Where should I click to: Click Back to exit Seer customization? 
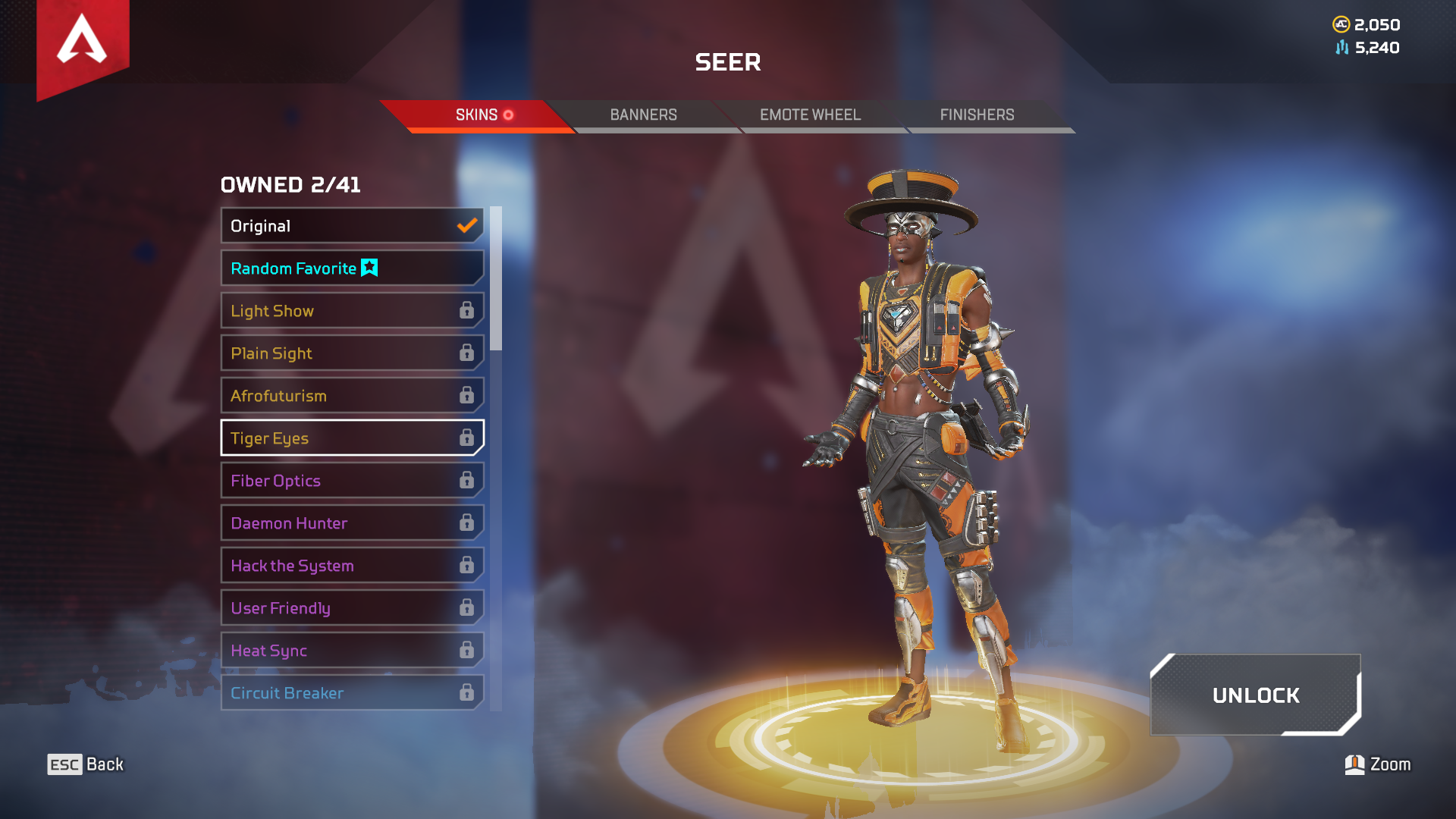83,764
